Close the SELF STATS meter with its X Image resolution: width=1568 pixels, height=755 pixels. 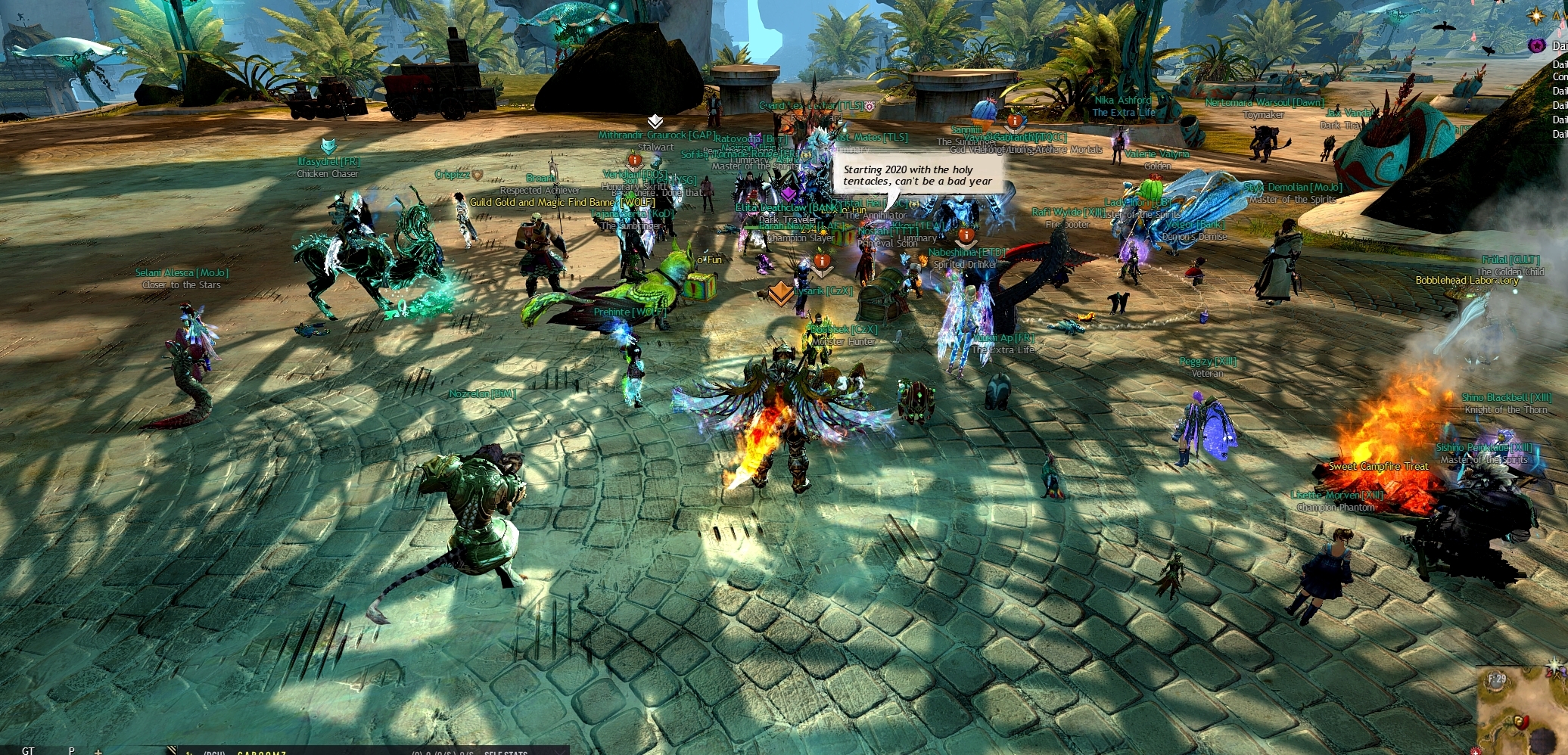558,752
